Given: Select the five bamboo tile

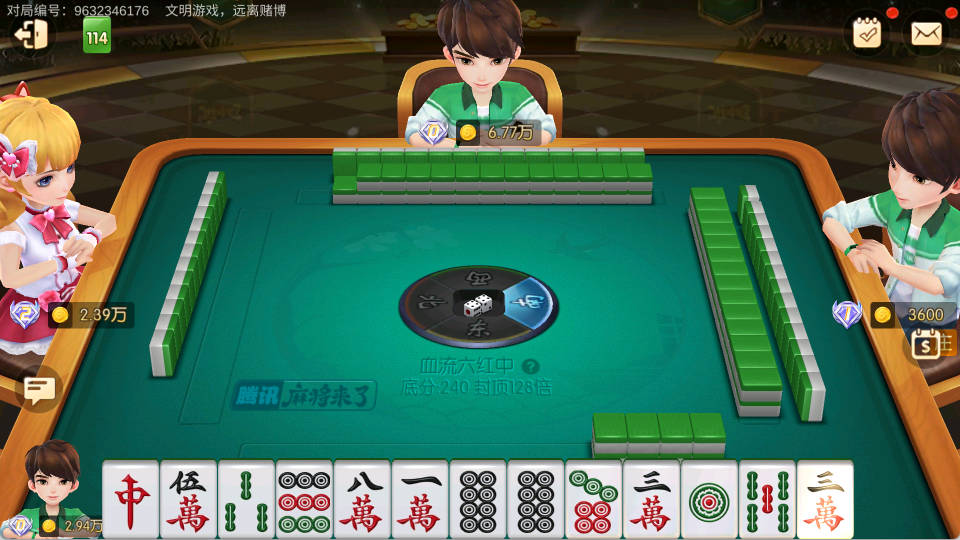Looking at the screenshot, I should [x=767, y=500].
